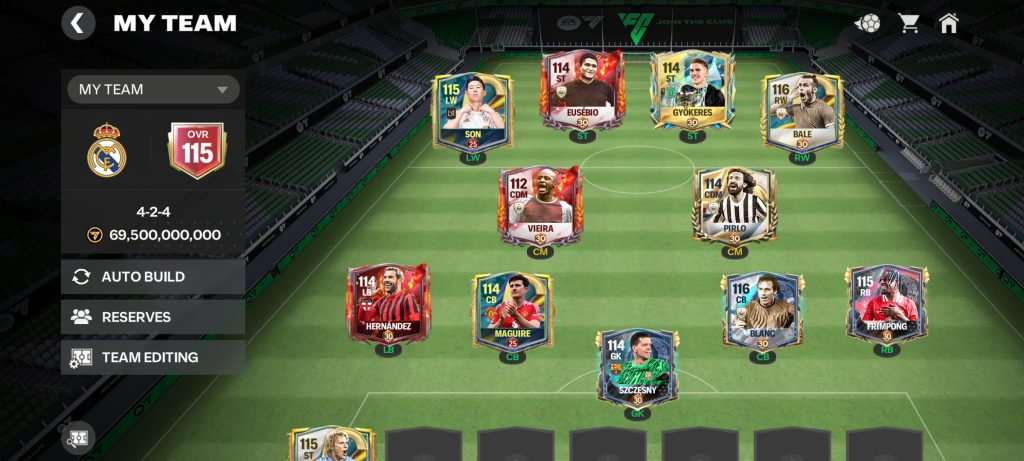The width and height of the screenshot is (1024, 461).
Task: Click the Real Madrid club crest
Action: [107, 151]
